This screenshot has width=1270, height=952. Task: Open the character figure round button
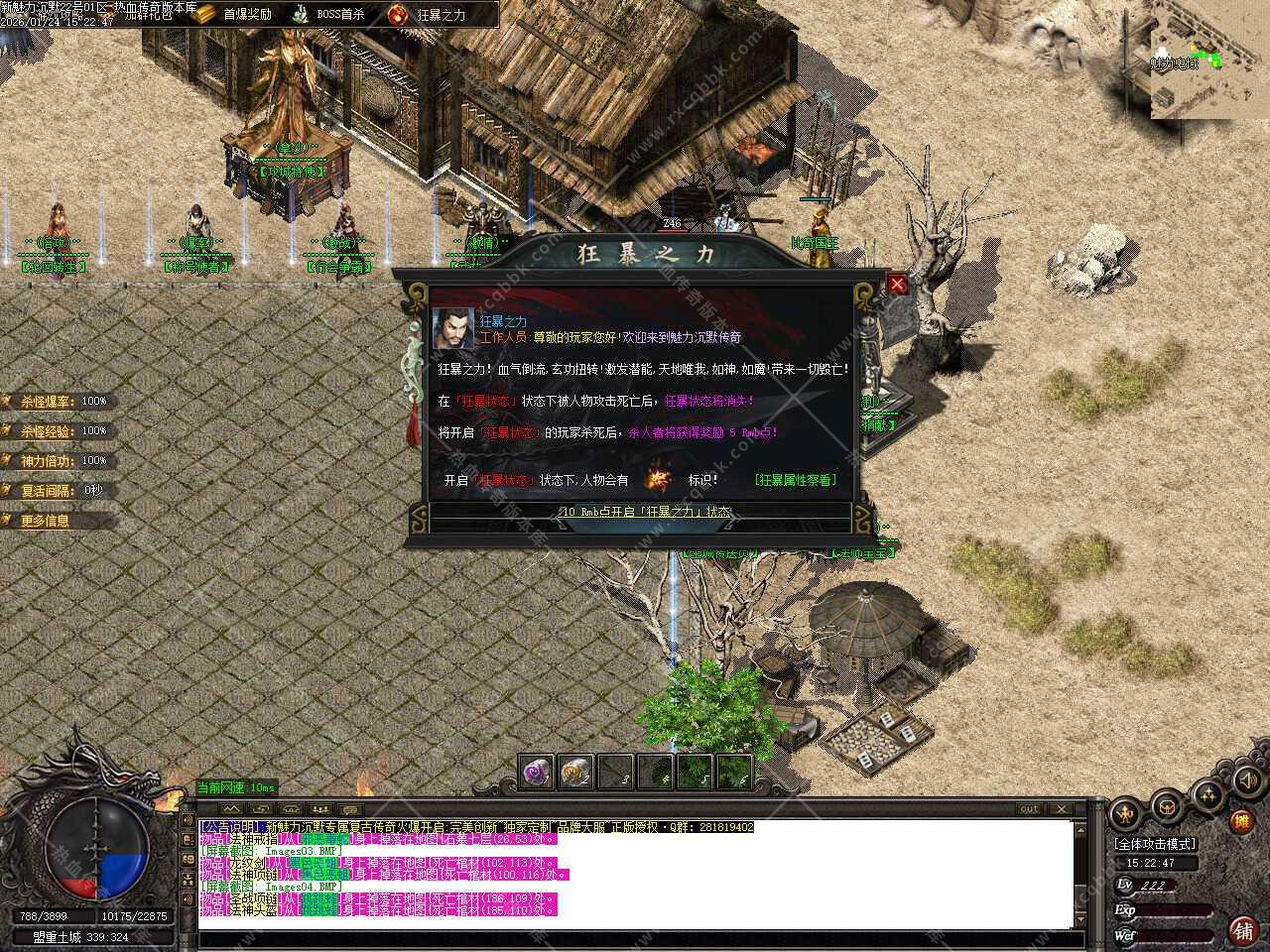(x=1125, y=814)
